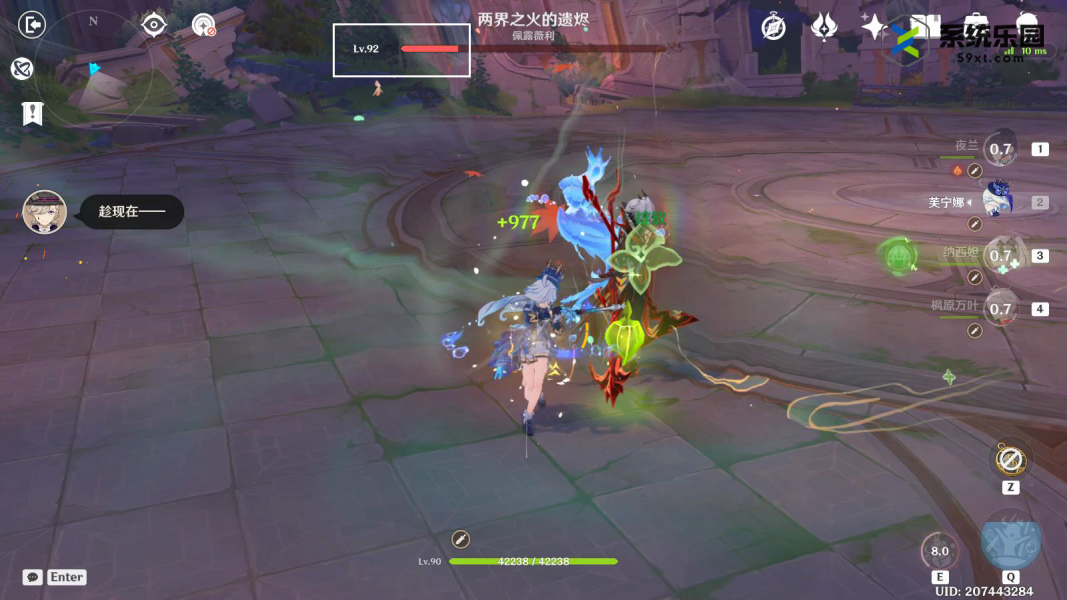Select 芙宁娜 in the party list
Viewport: 1067px width, 600px height.
pyautogui.click(x=998, y=202)
